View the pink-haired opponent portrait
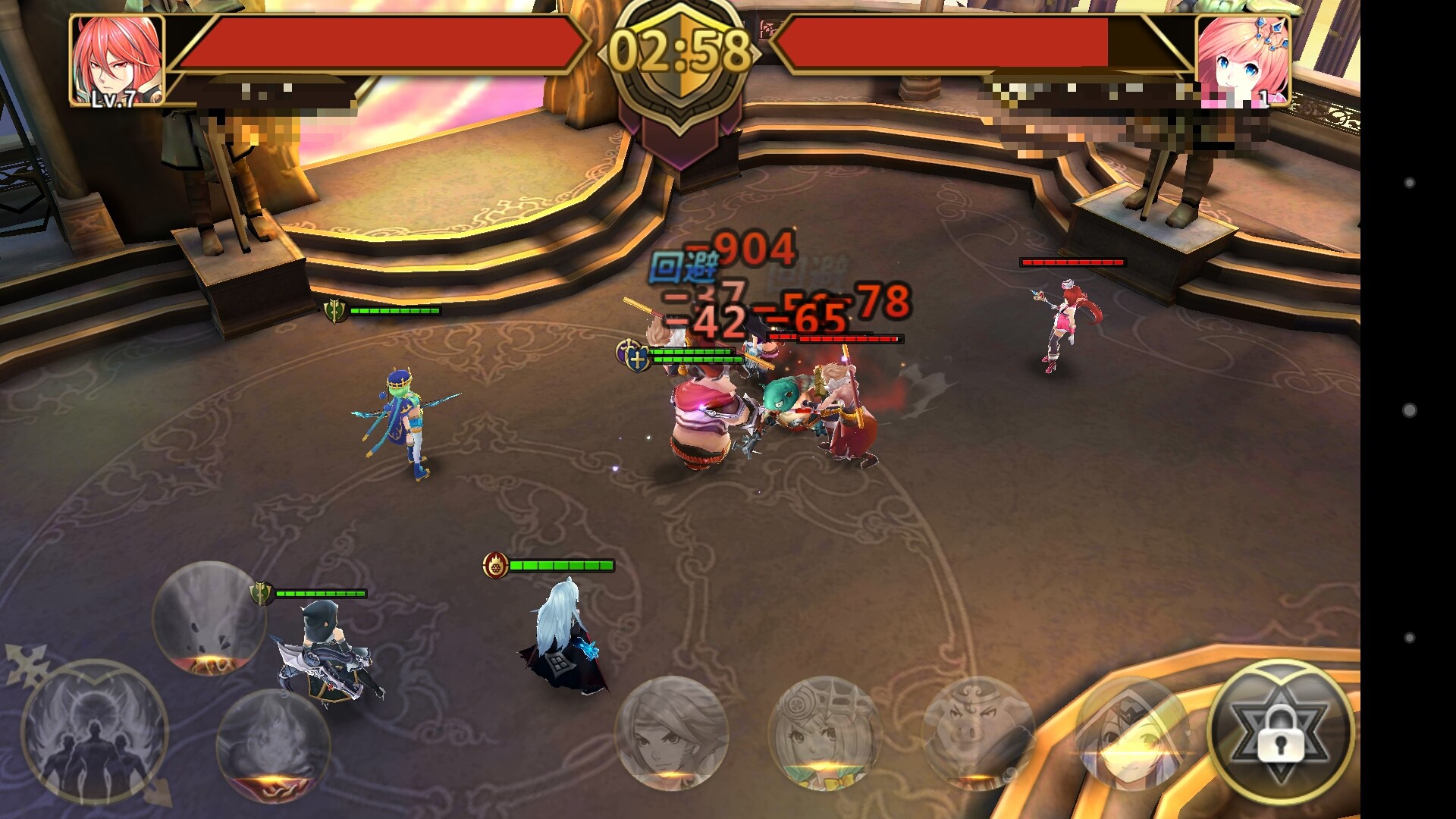 1242,60
